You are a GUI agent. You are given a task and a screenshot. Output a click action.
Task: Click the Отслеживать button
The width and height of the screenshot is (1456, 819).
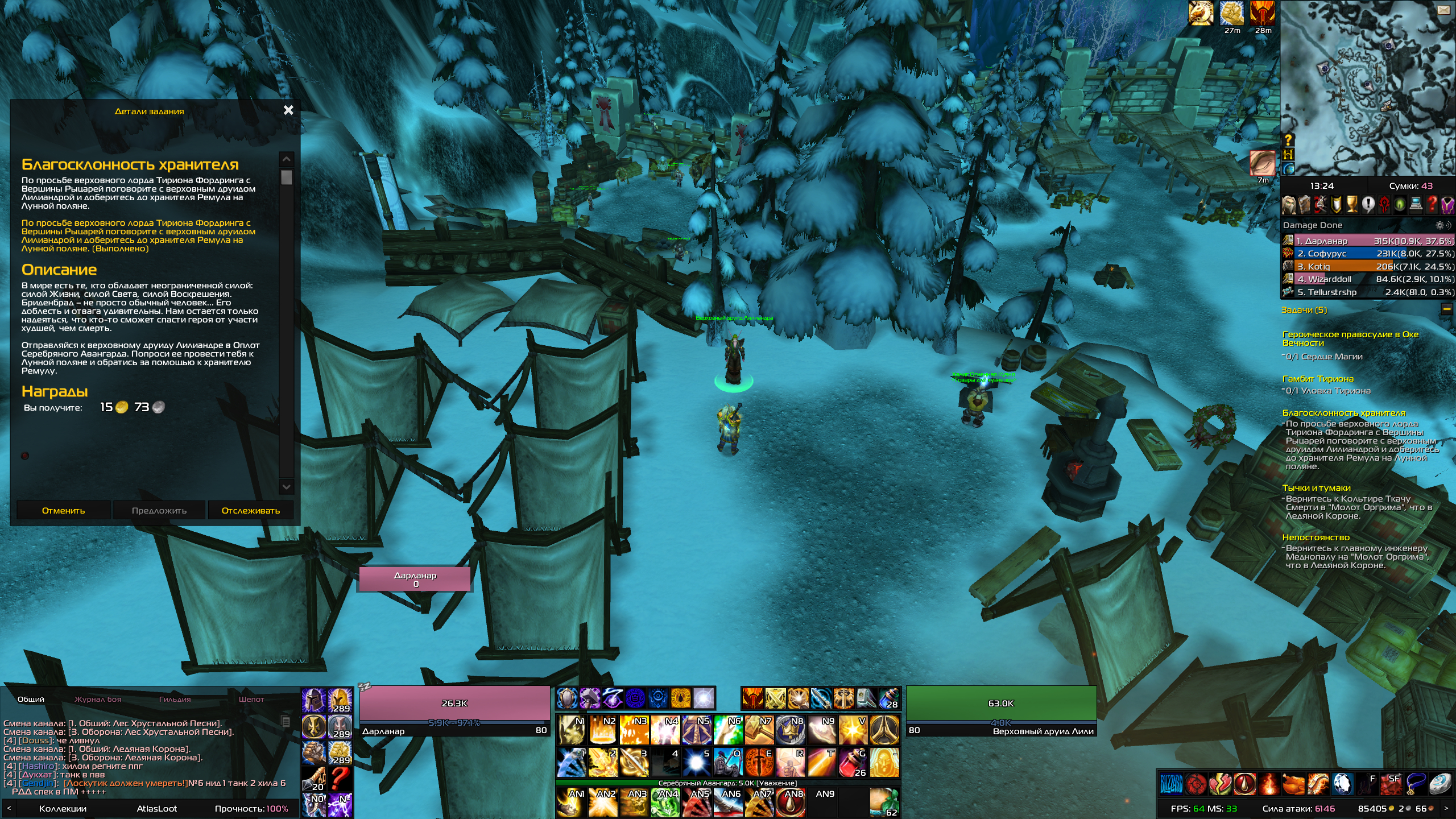pyautogui.click(x=250, y=510)
